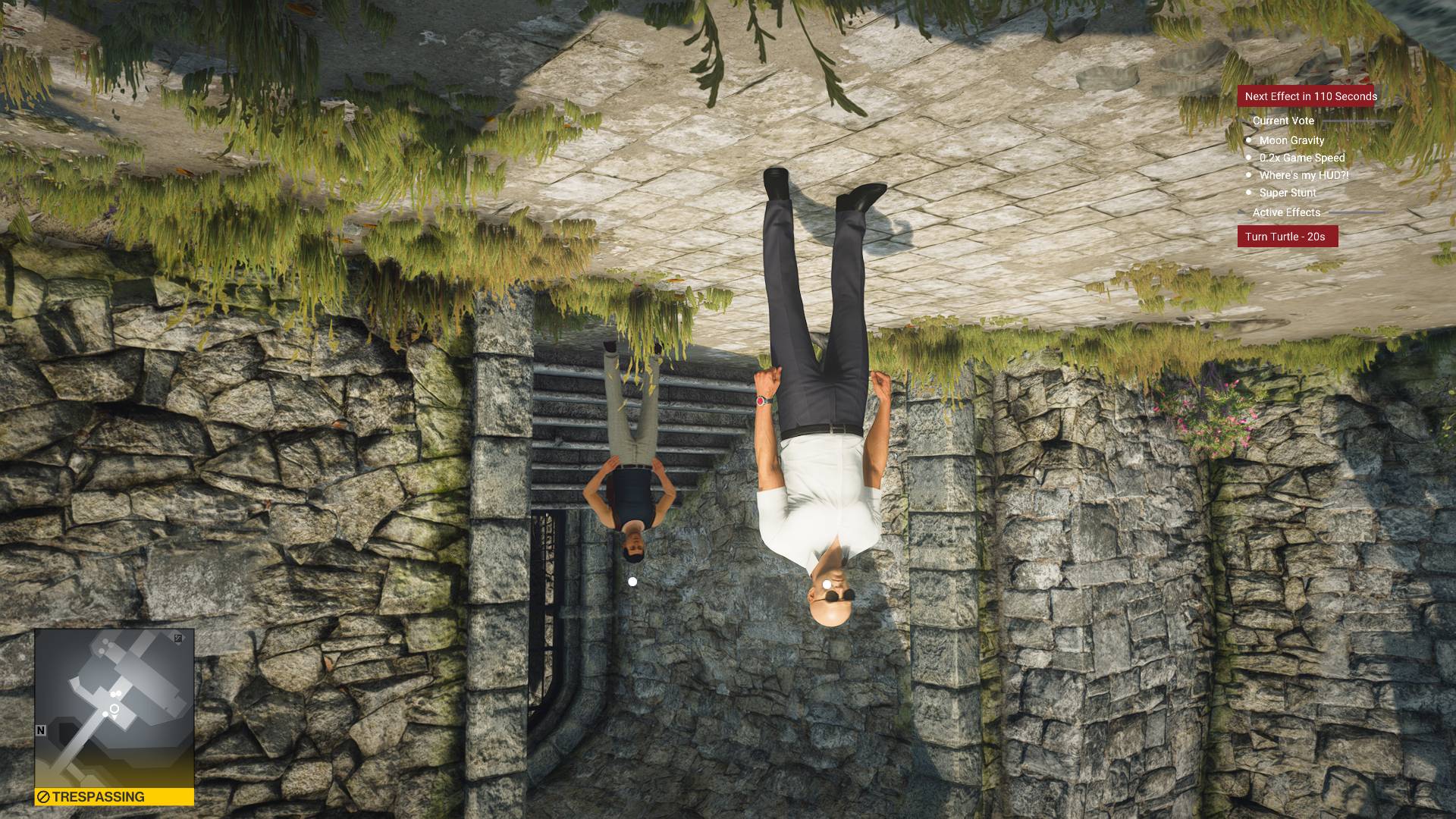This screenshot has width=1456, height=819.
Task: Click the white NPC dot on minimap
Action: [105, 714]
